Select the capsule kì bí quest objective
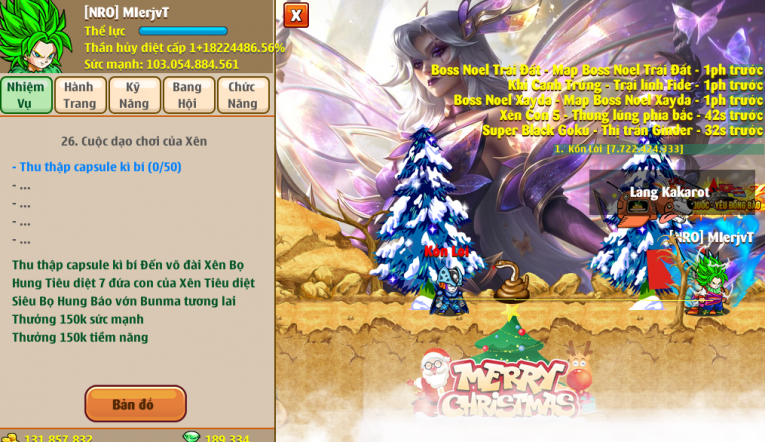The image size is (765, 442). pyautogui.click(x=97, y=167)
